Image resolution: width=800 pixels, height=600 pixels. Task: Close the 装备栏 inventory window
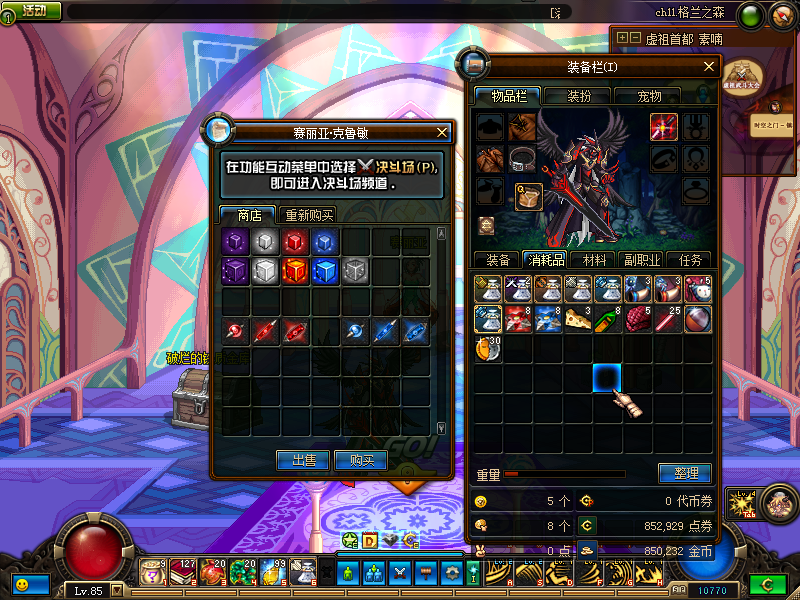(x=709, y=66)
